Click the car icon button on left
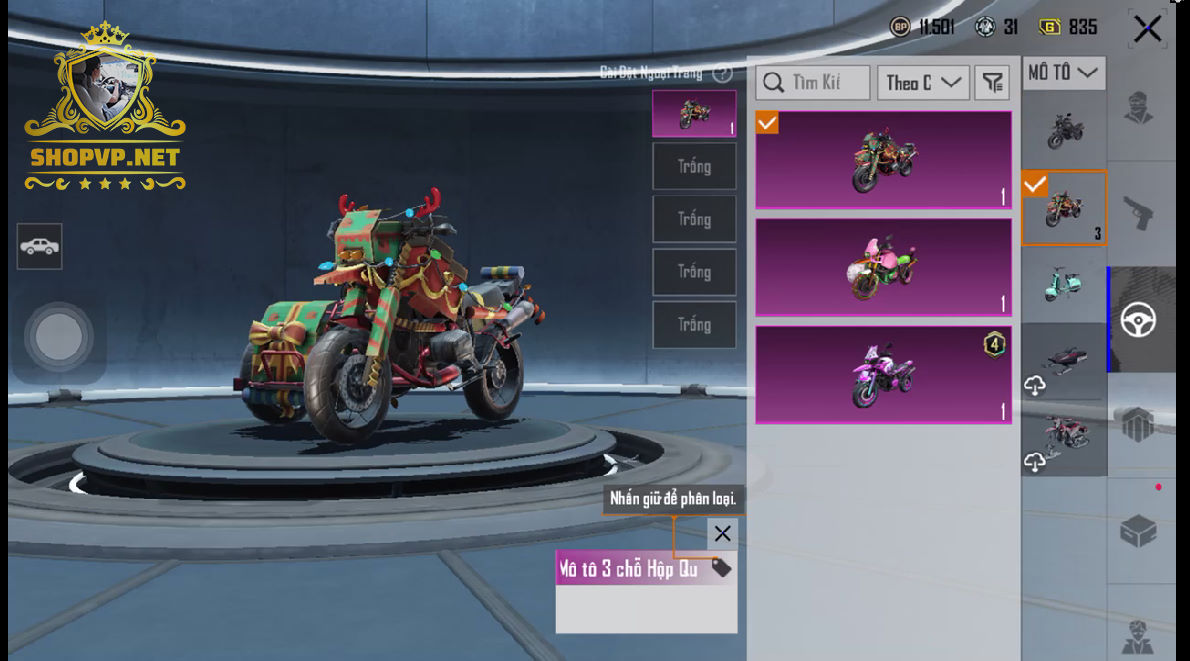1190x661 pixels. 40,246
